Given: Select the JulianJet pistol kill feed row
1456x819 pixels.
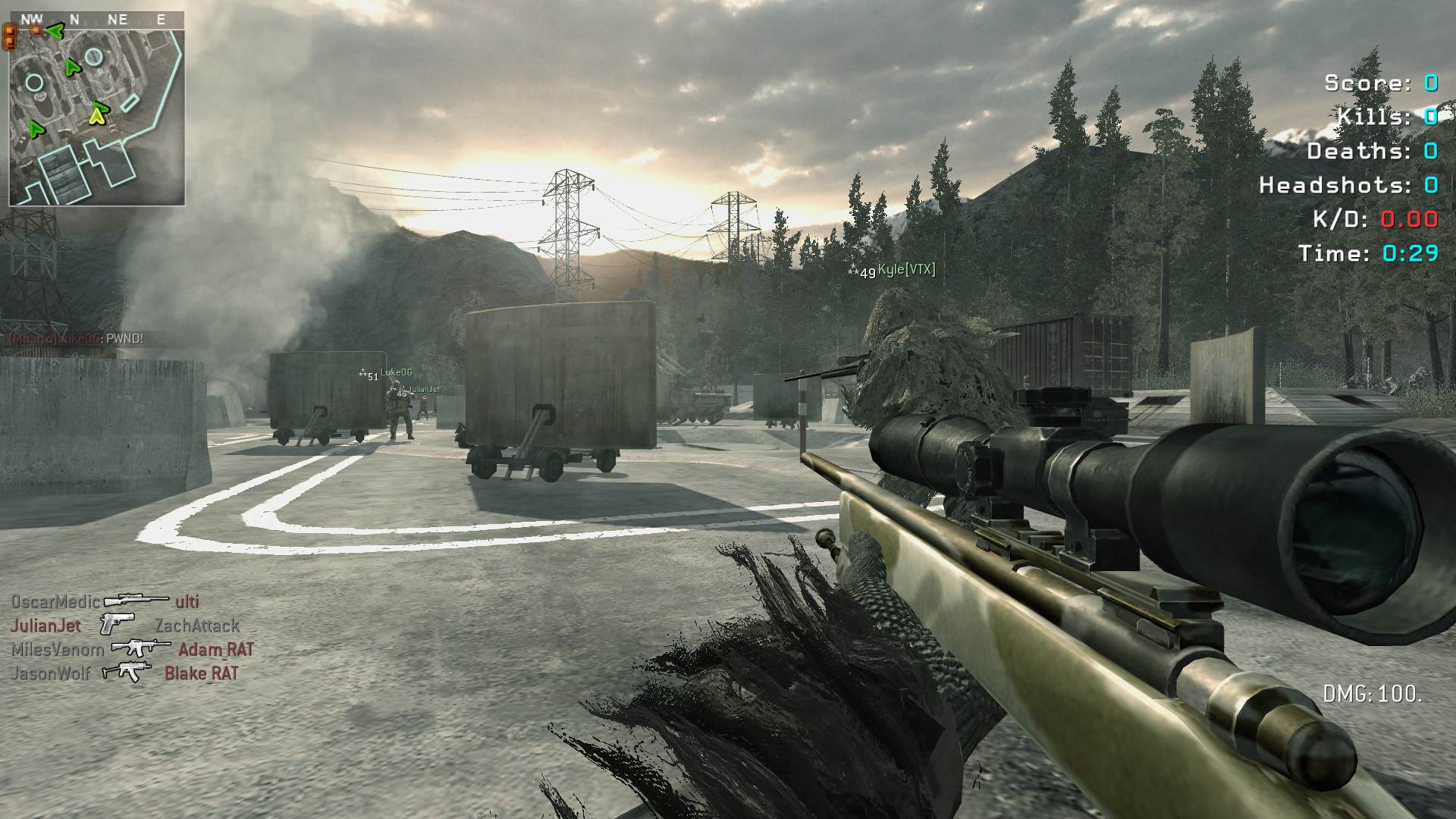Looking at the screenshot, I should pyautogui.click(x=125, y=626).
